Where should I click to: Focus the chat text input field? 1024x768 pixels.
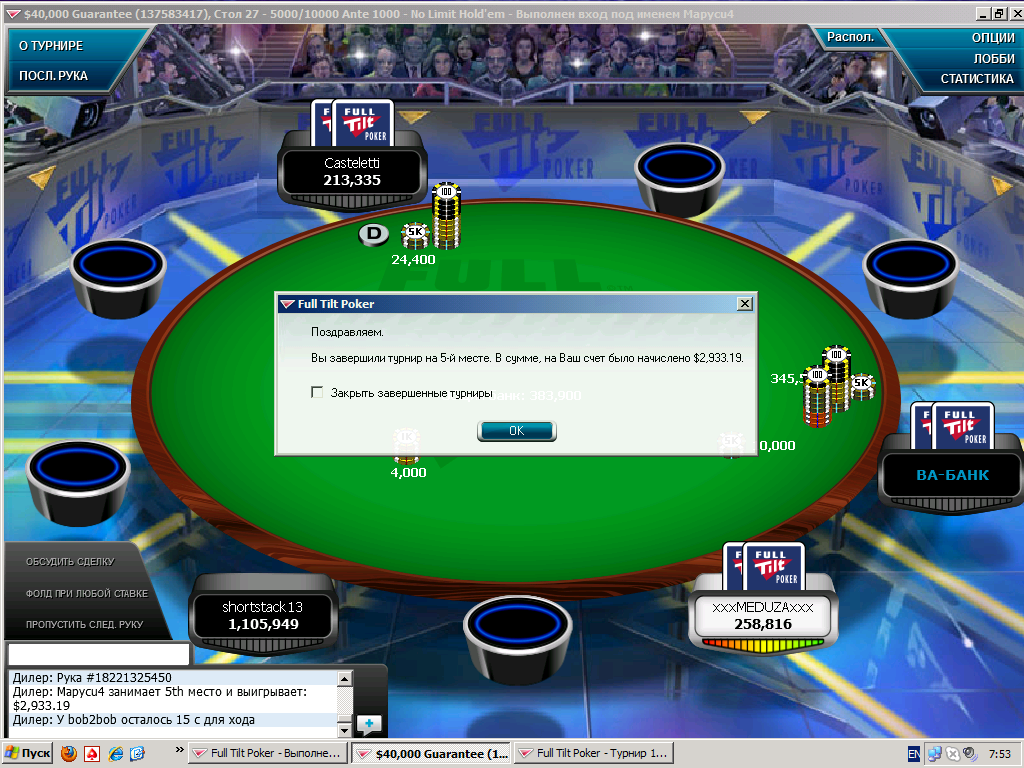(98, 654)
